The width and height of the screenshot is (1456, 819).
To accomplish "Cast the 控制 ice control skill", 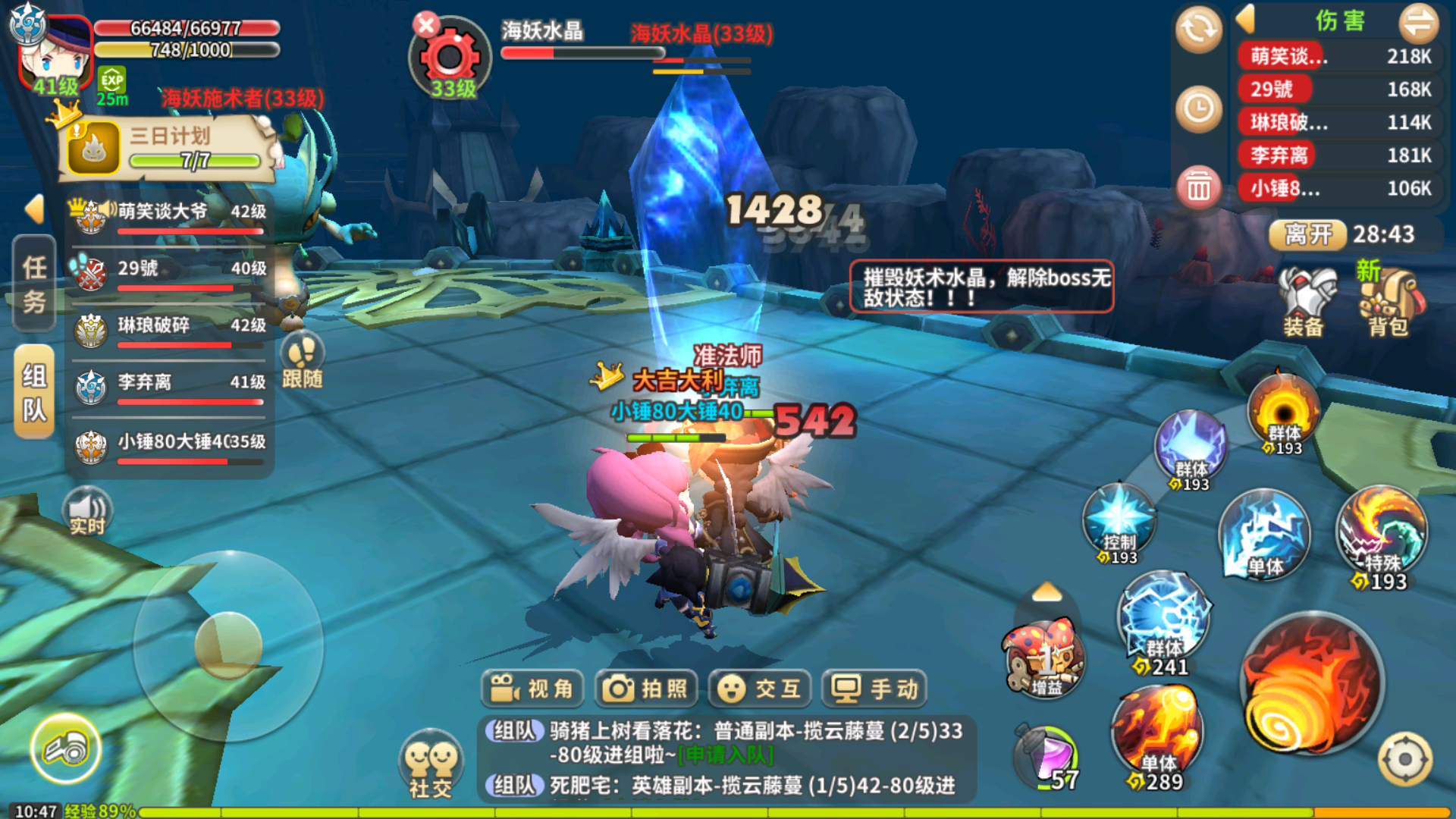I will pyautogui.click(x=1119, y=522).
